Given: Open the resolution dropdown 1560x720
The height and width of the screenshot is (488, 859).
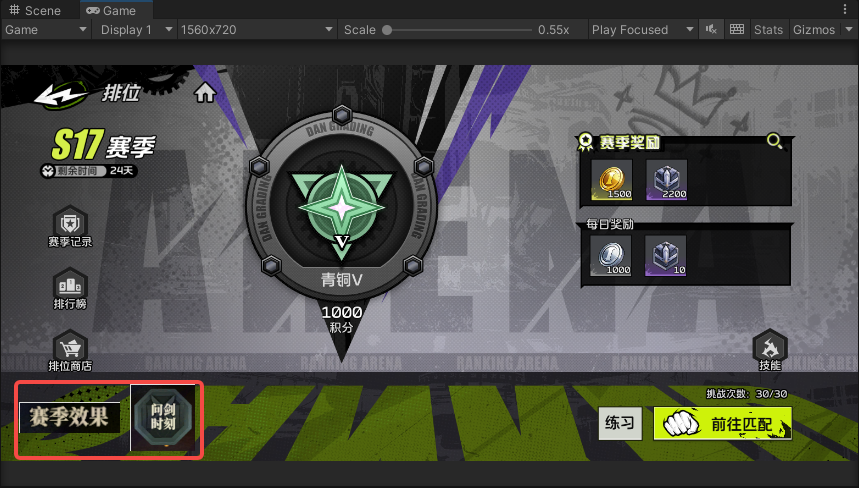Looking at the screenshot, I should point(256,29).
